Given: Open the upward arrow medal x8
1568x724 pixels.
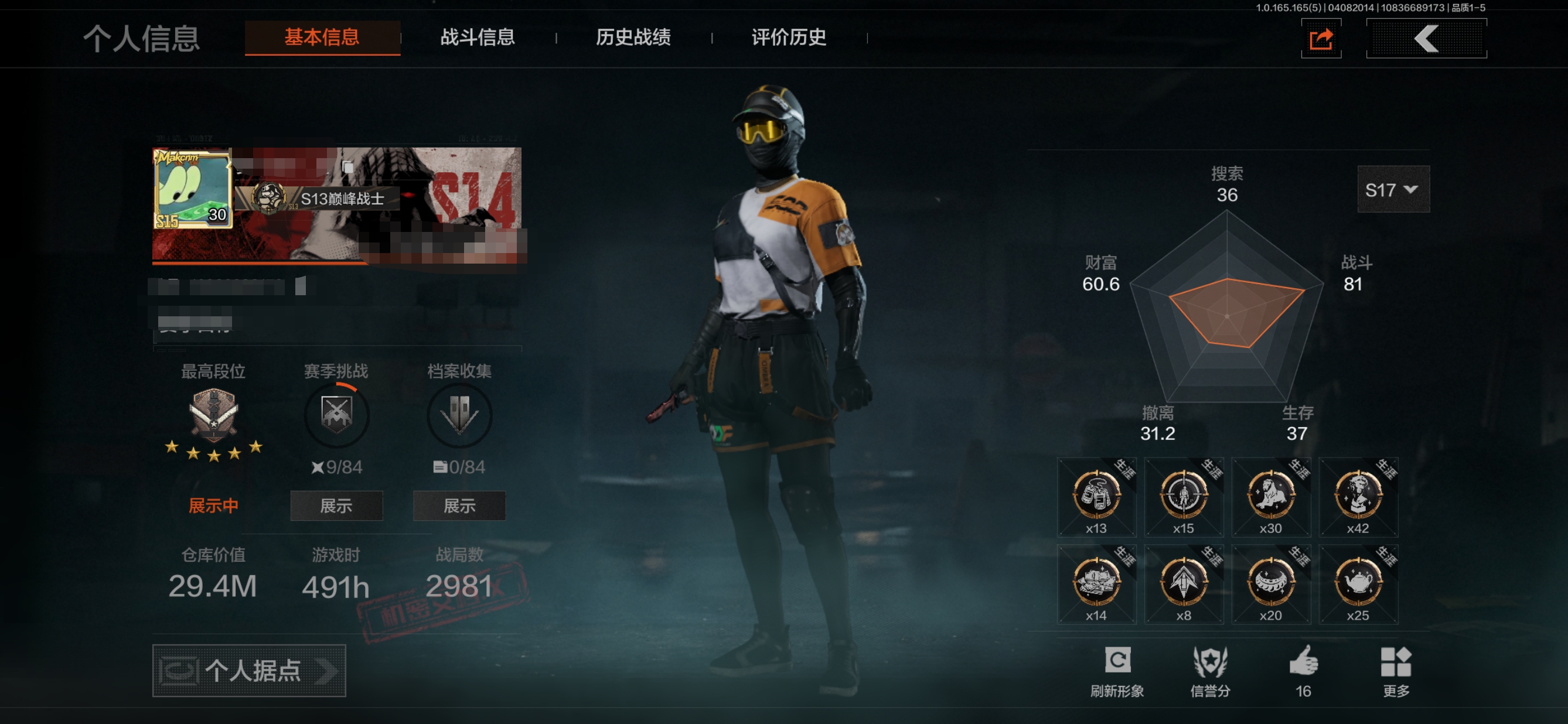Looking at the screenshot, I should click(x=1183, y=585).
